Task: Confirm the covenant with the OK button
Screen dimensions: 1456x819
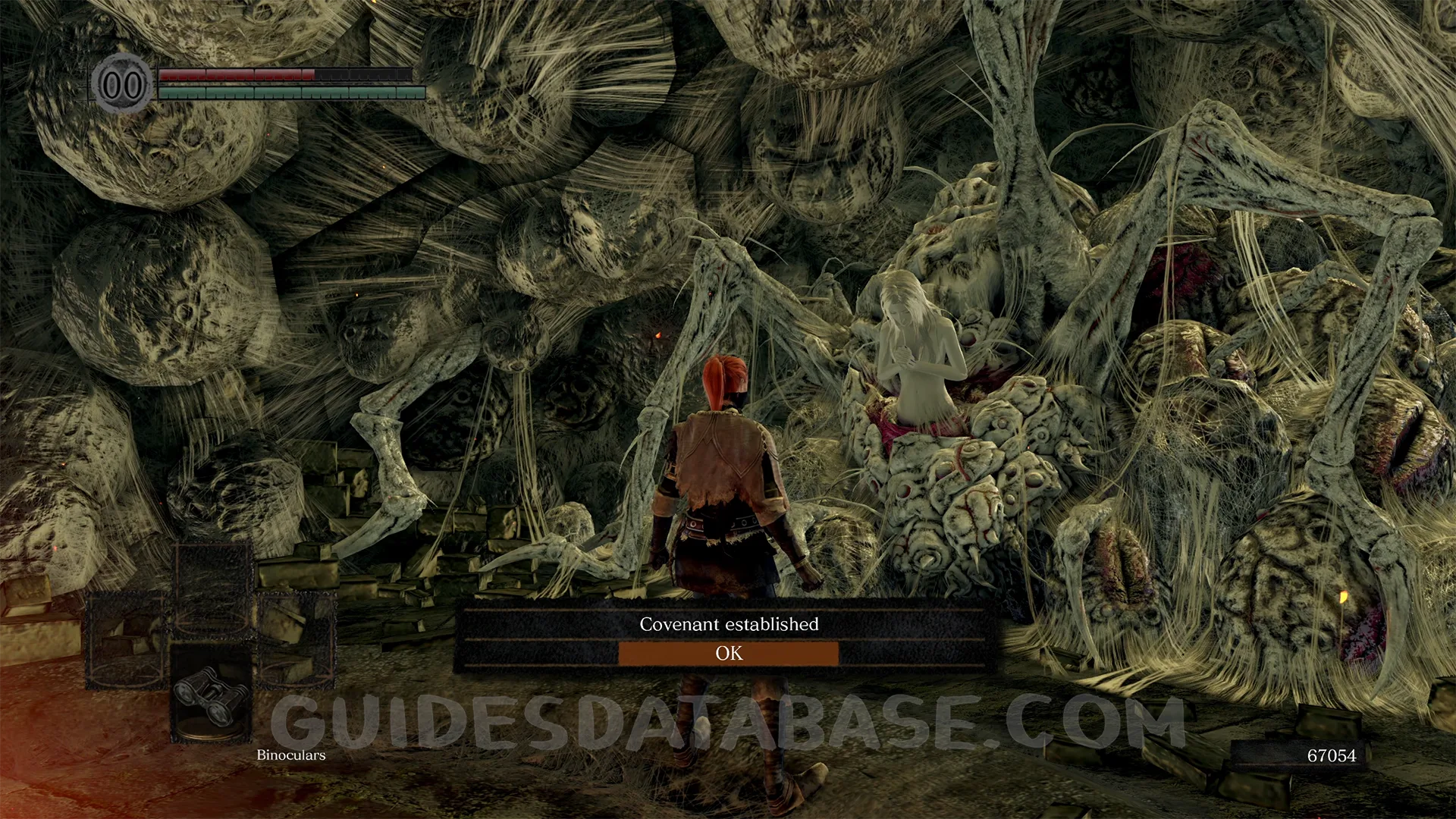Action: coord(729,654)
